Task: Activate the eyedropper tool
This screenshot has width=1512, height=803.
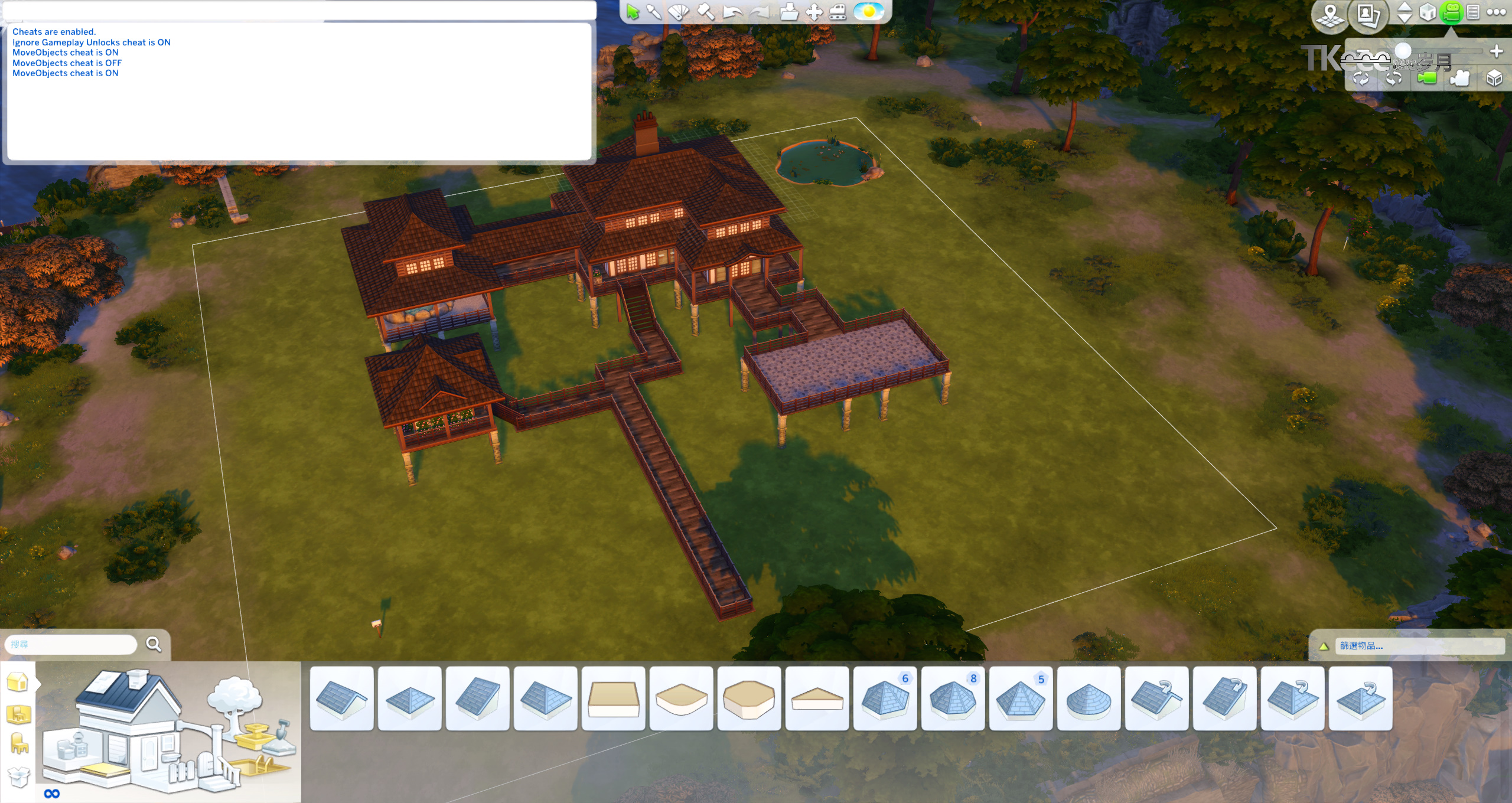Action: 654,12
